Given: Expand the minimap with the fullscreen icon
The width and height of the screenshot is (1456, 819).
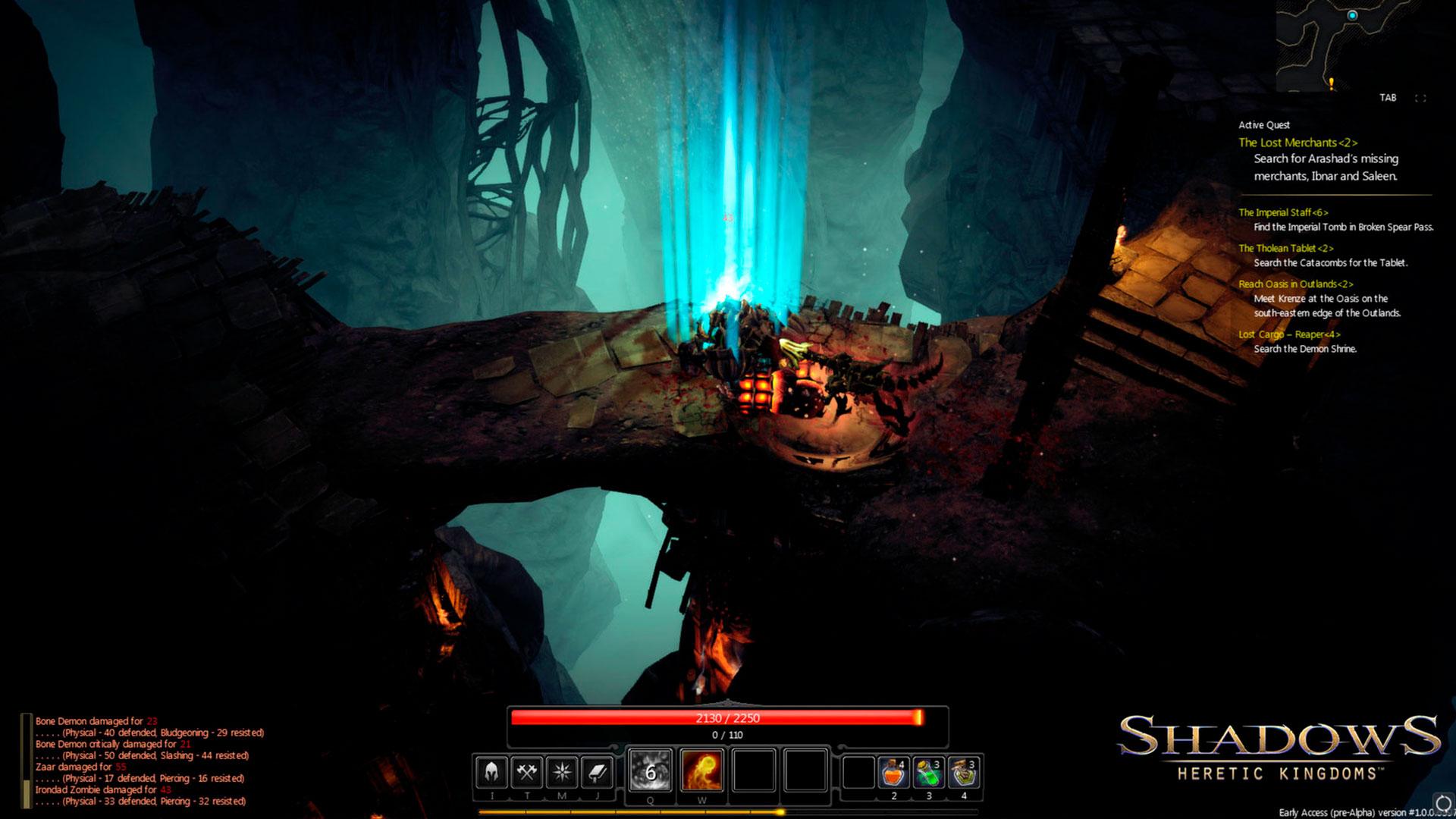Looking at the screenshot, I should tap(1420, 98).
